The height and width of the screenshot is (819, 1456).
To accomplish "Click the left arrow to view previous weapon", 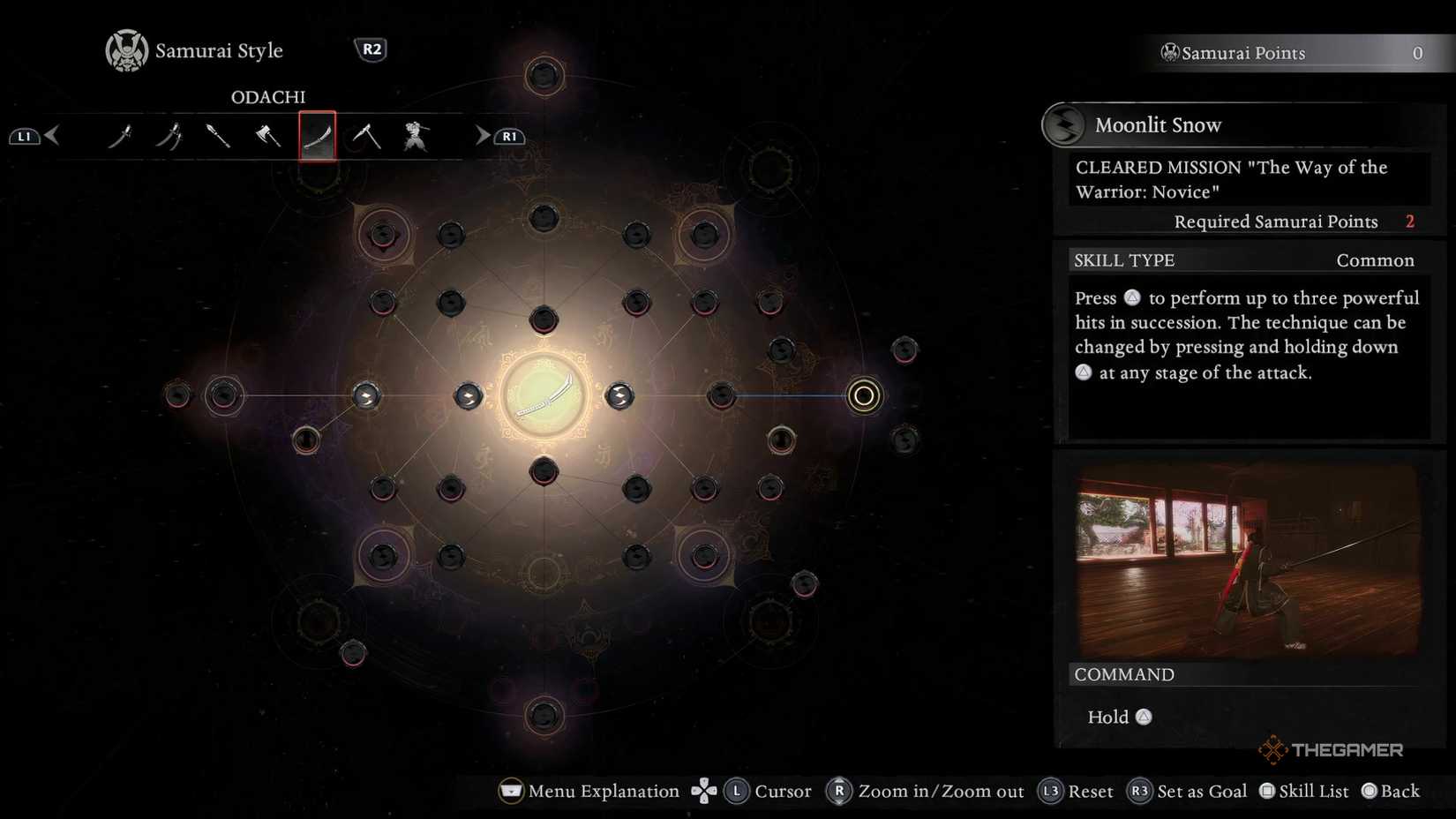I will point(53,135).
